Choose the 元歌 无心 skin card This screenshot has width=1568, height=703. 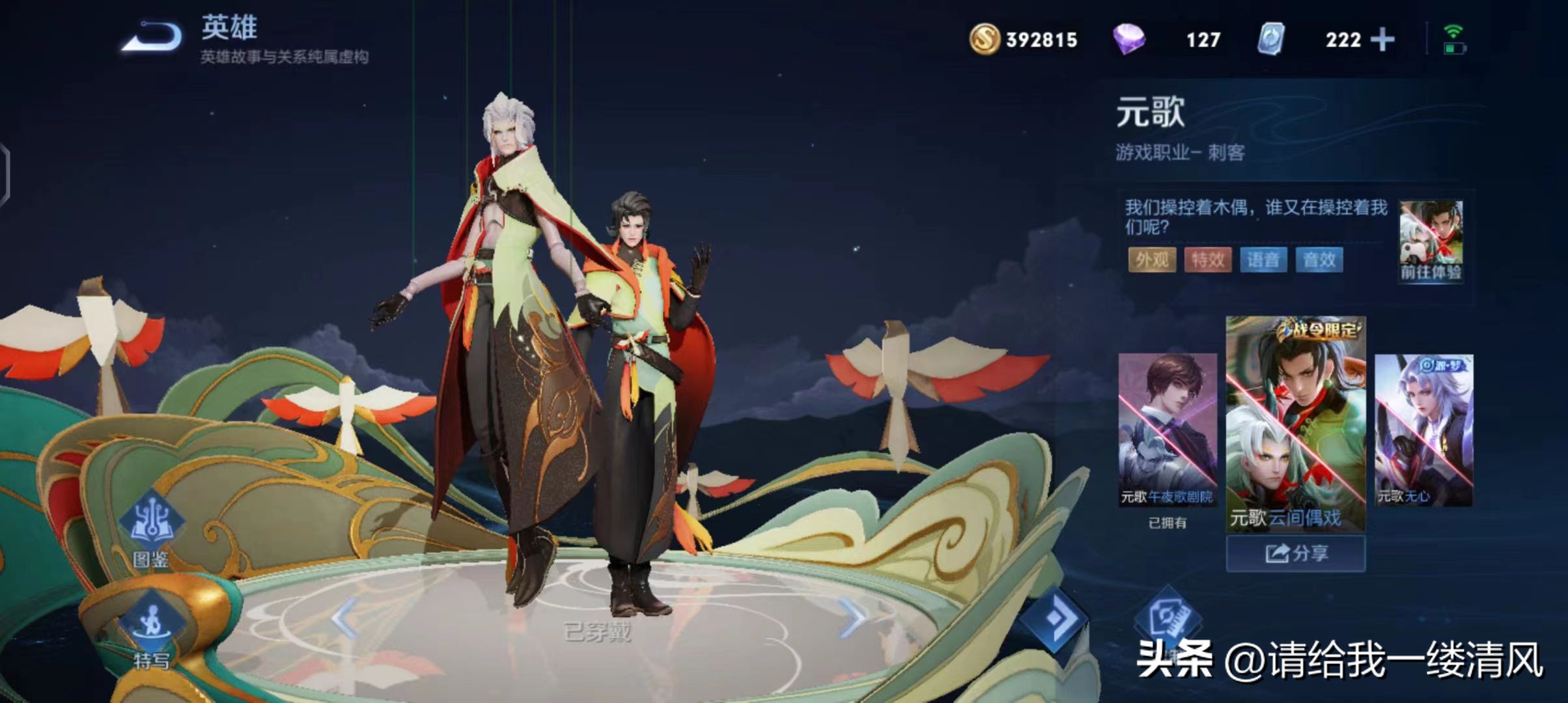coord(1423,430)
